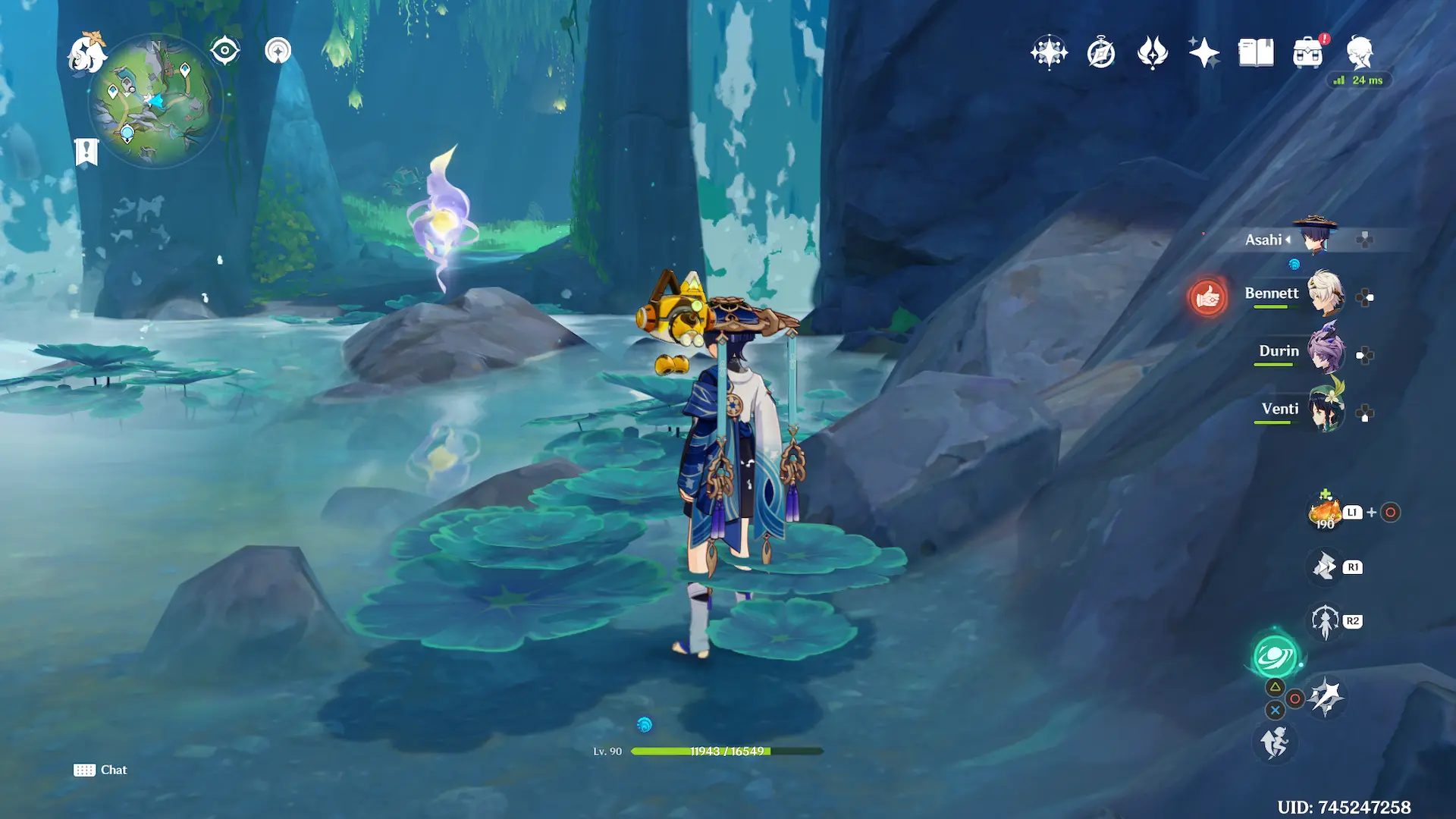Open the character head profile icon
Screen dimensions: 1456x819
pyautogui.click(x=1360, y=53)
